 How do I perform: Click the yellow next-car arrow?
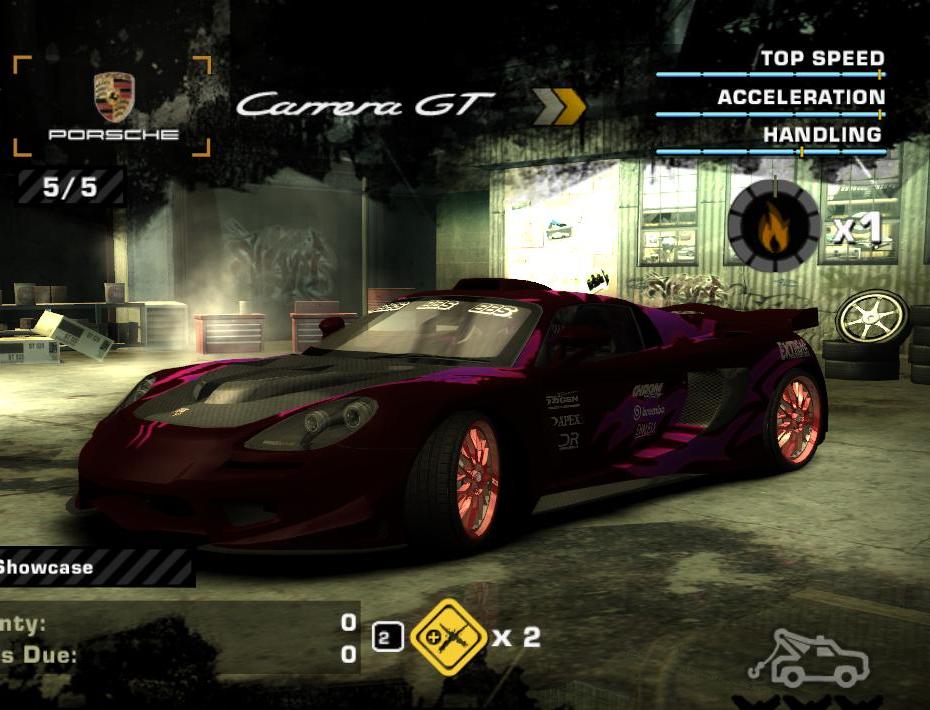(558, 106)
